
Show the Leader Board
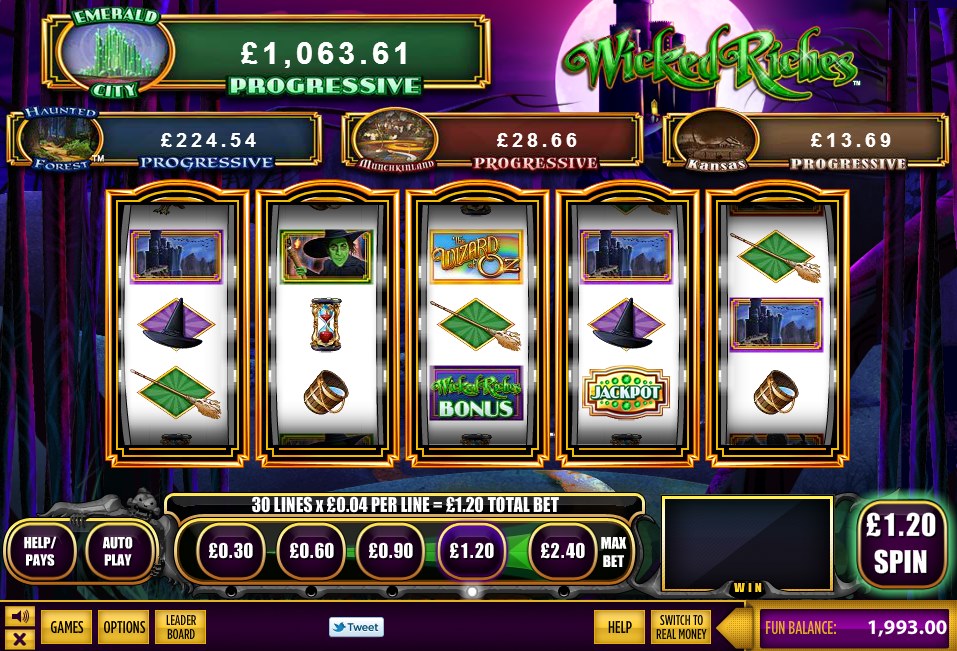coord(181,627)
